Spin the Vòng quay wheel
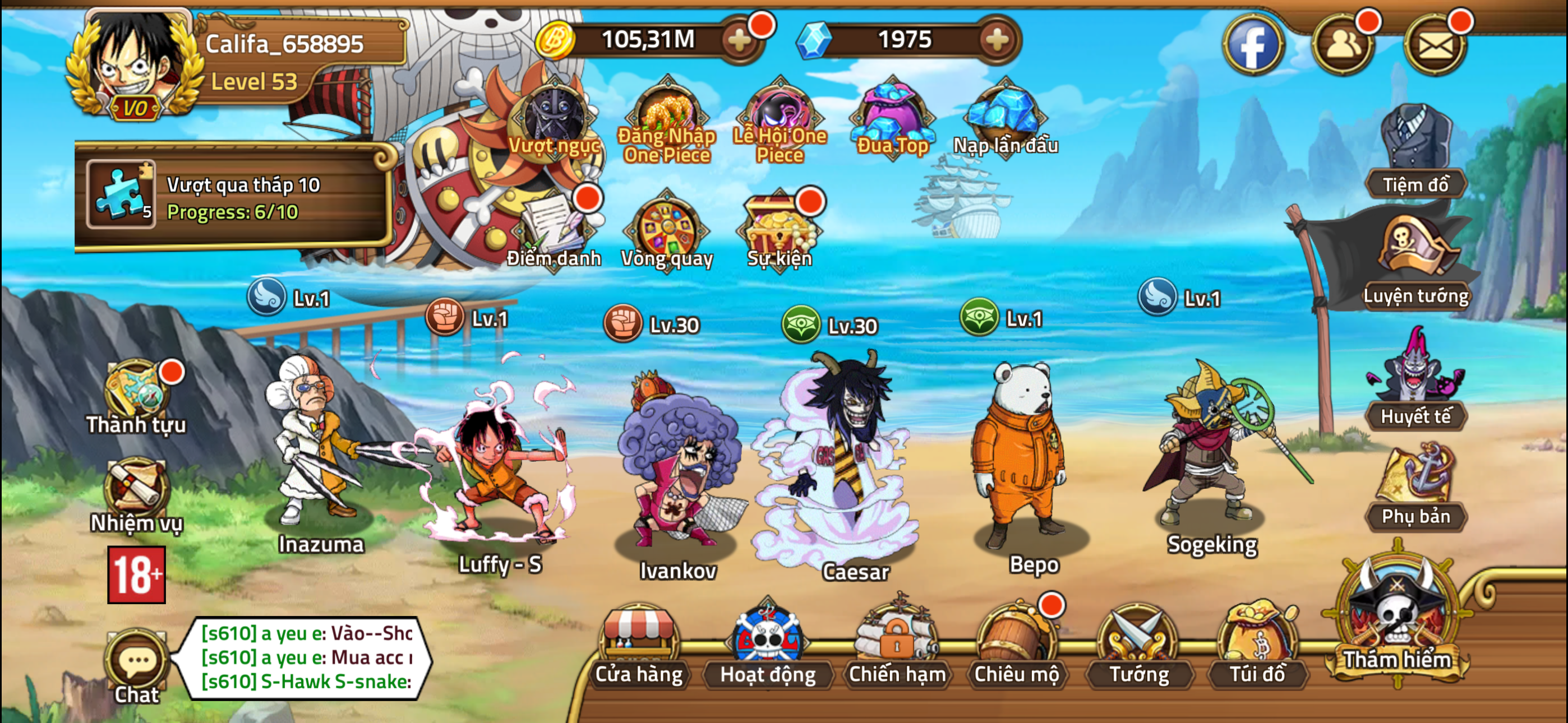The image size is (1568, 723). point(667,228)
